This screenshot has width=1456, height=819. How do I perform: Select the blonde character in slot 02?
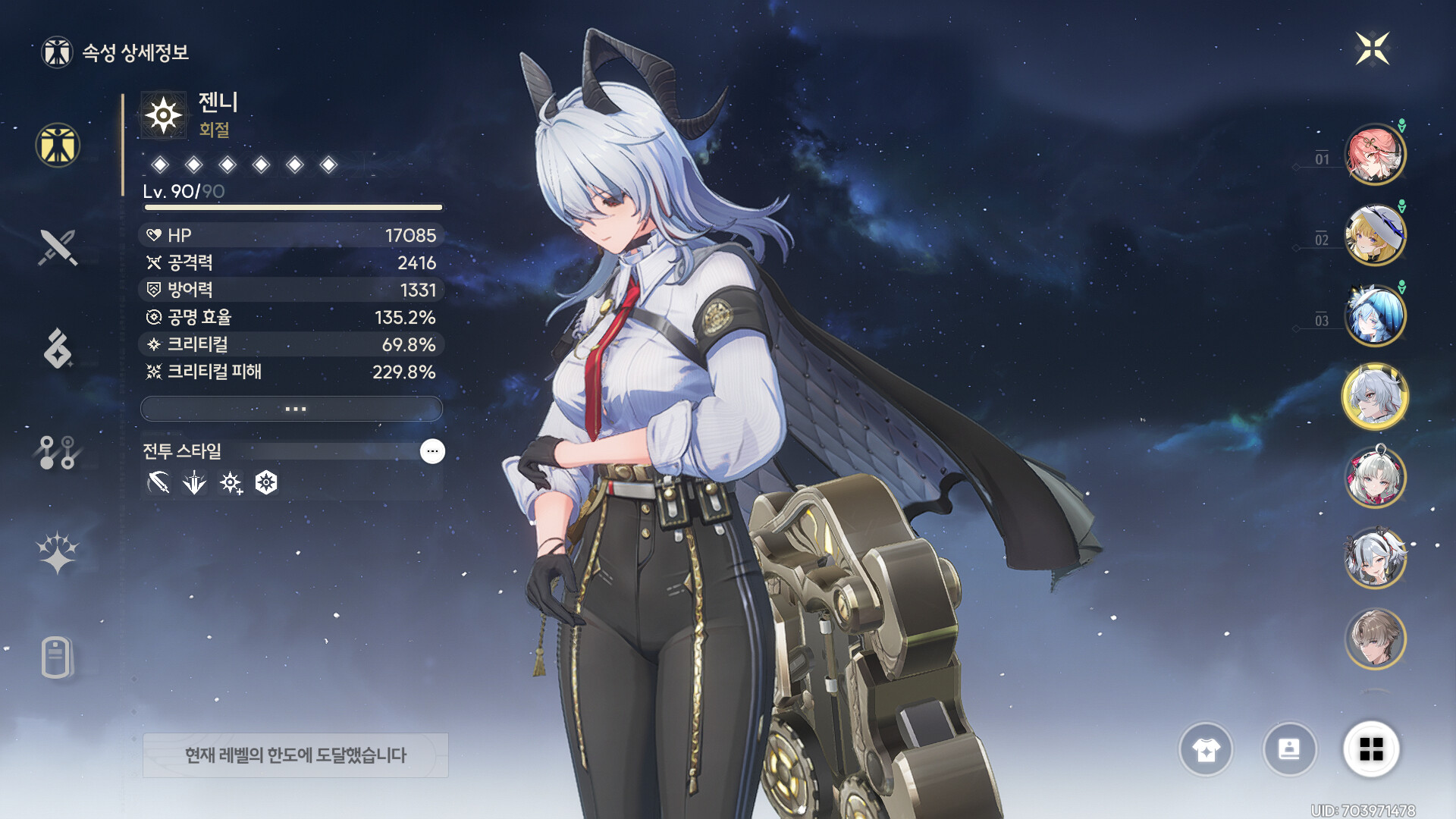point(1375,235)
